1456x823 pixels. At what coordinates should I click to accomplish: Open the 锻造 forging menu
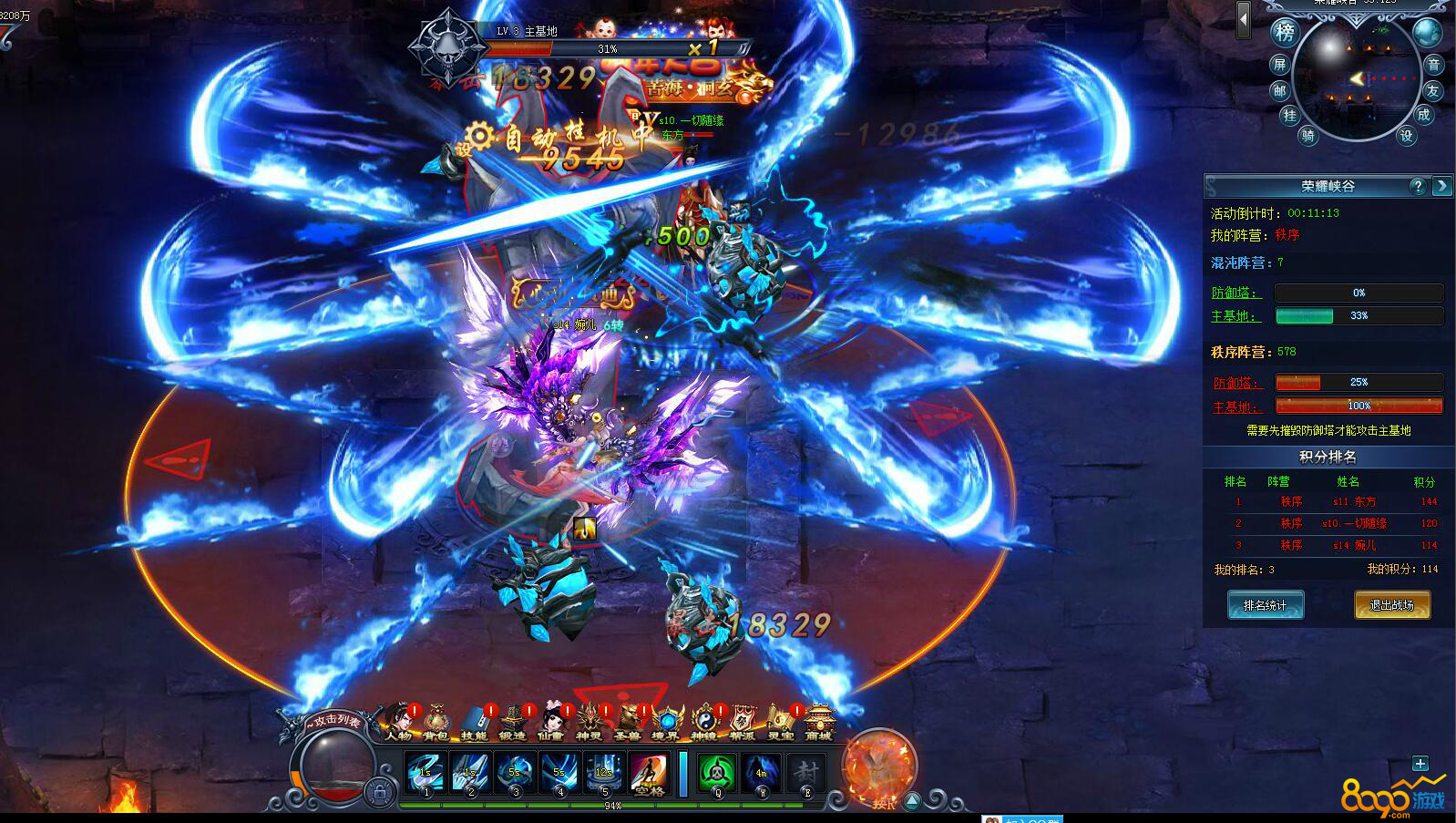point(512,723)
